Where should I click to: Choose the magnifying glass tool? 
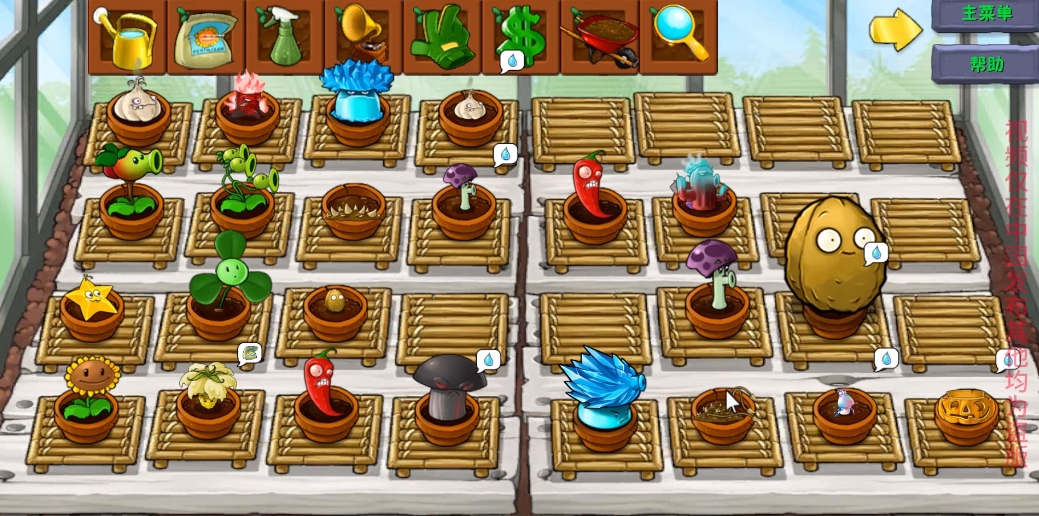[677, 36]
